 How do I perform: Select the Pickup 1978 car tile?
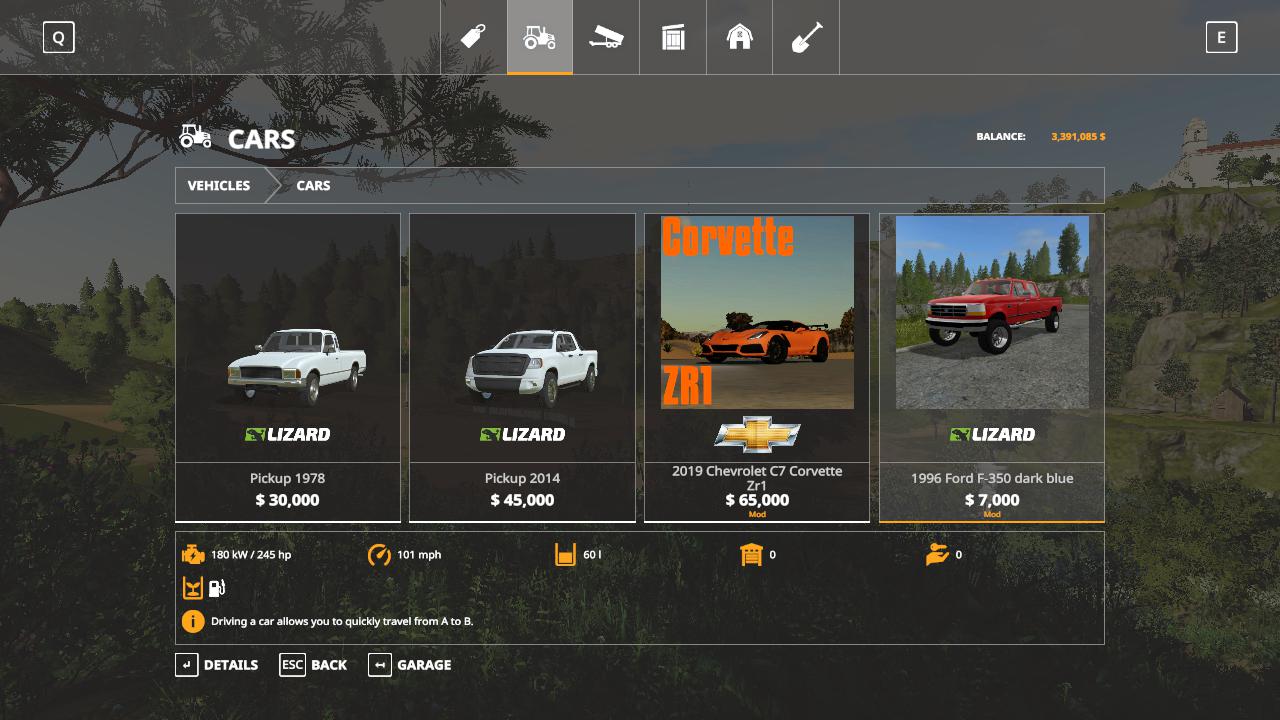pos(288,367)
